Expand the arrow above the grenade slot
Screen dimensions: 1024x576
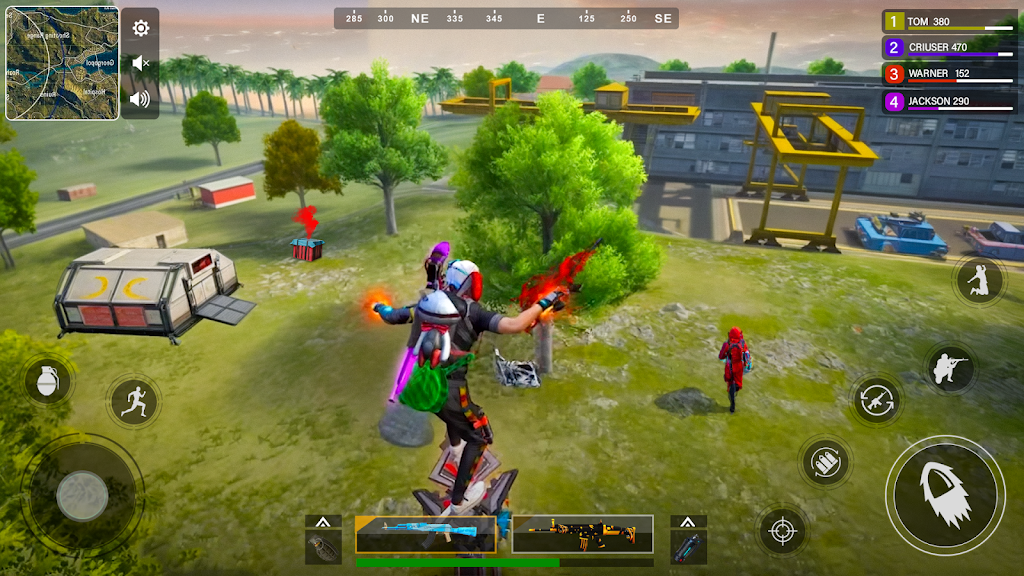coord(323,522)
